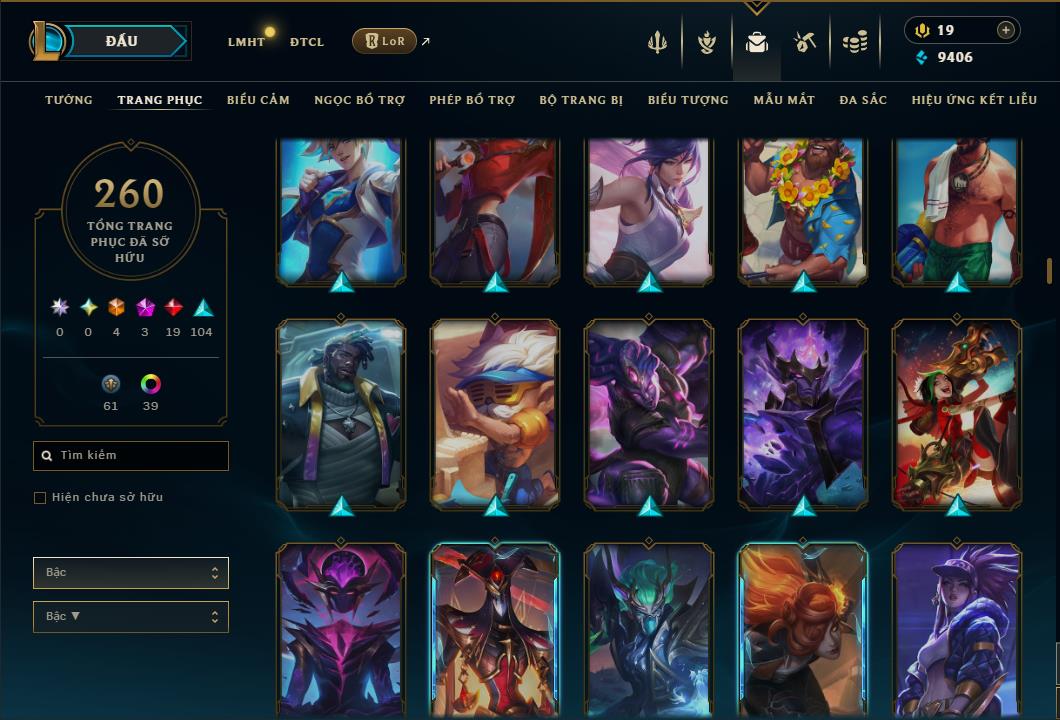Click the ĐẤU play button
1060x720 pixels.
click(121, 41)
